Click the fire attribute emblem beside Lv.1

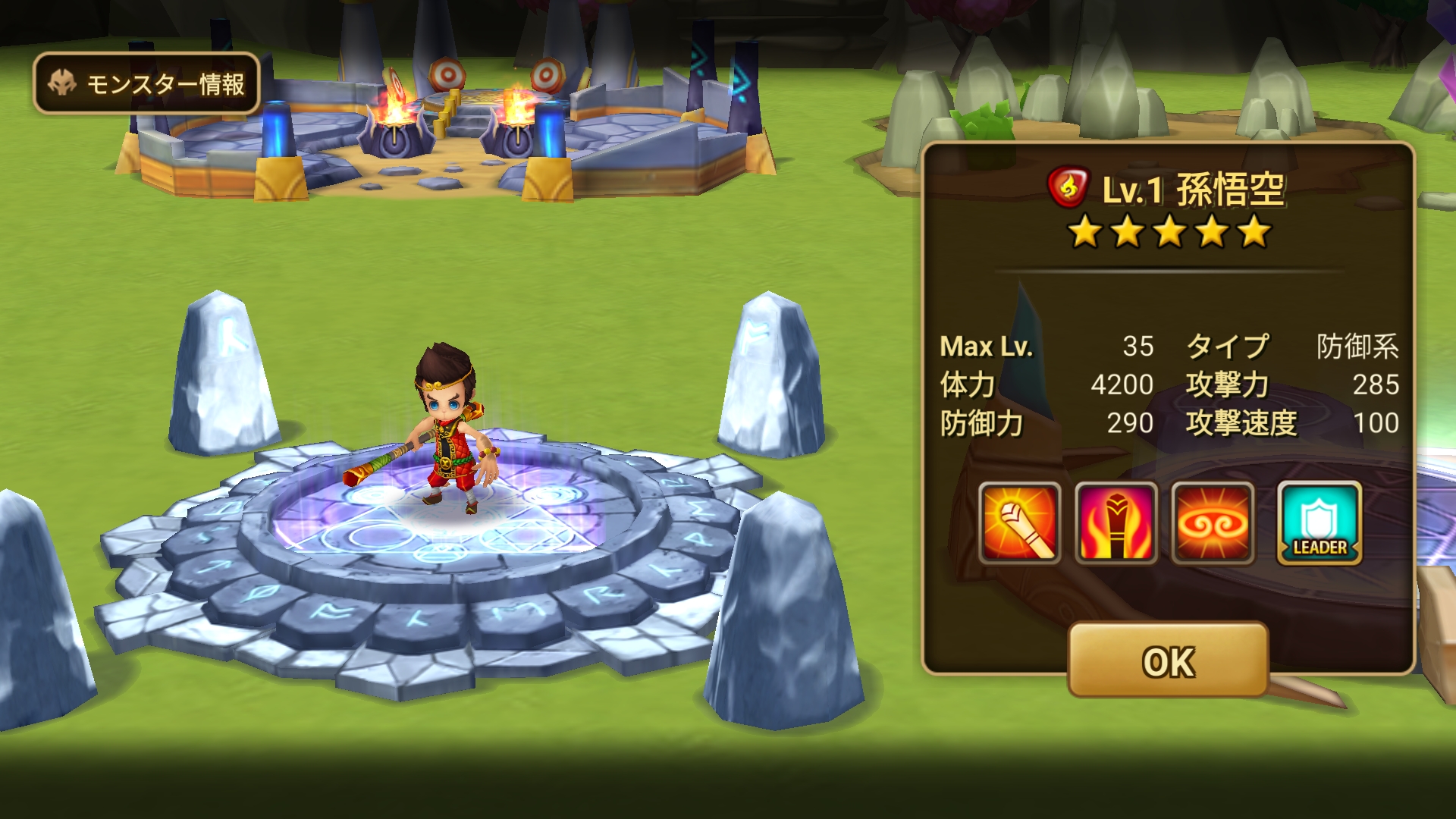click(1068, 187)
